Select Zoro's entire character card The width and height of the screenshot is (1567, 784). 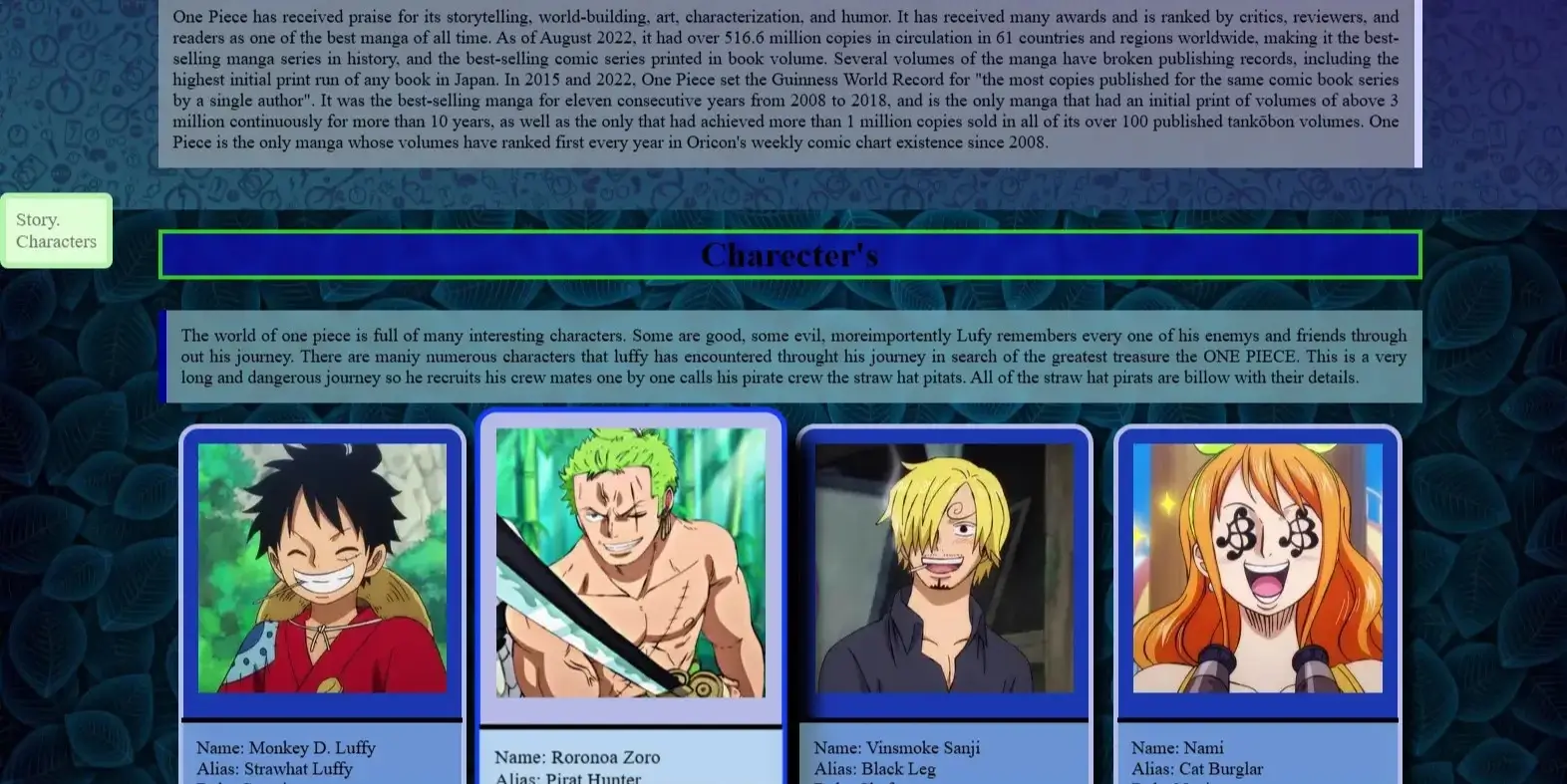point(630,598)
